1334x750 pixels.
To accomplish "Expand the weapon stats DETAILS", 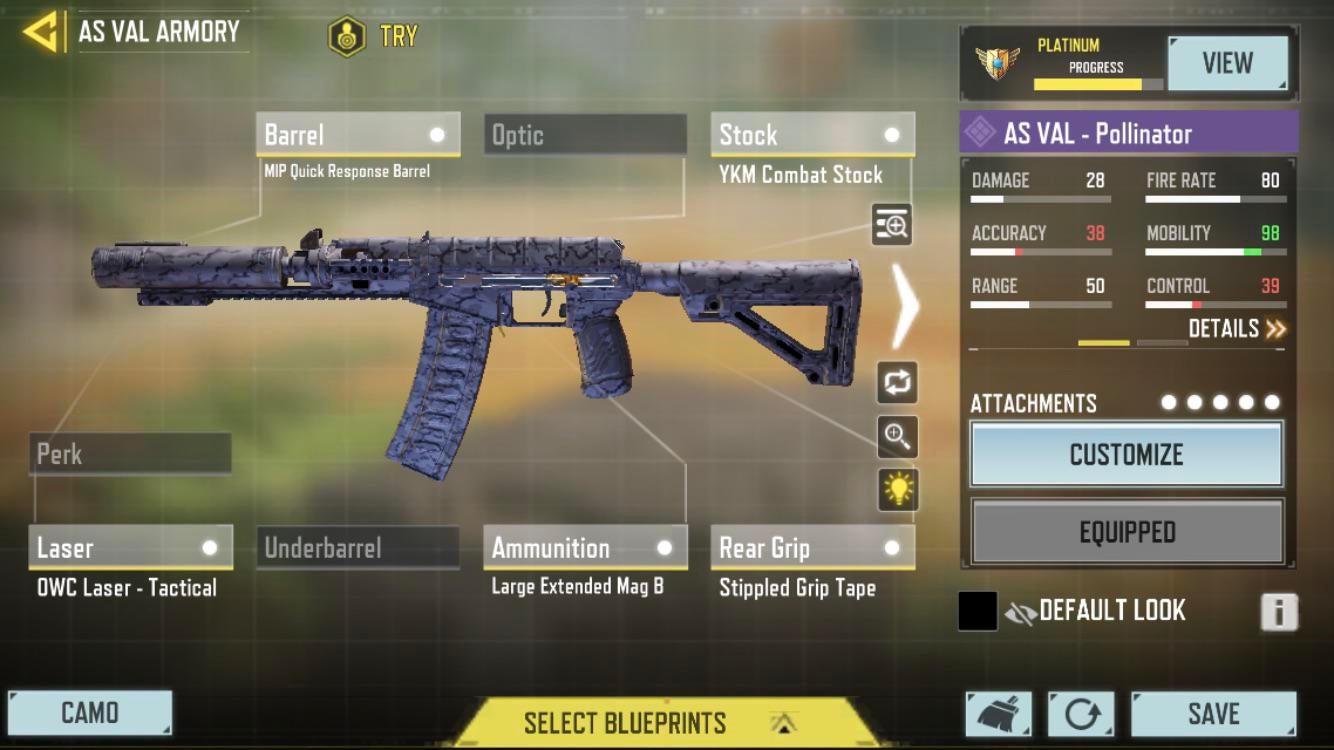I will [1236, 329].
